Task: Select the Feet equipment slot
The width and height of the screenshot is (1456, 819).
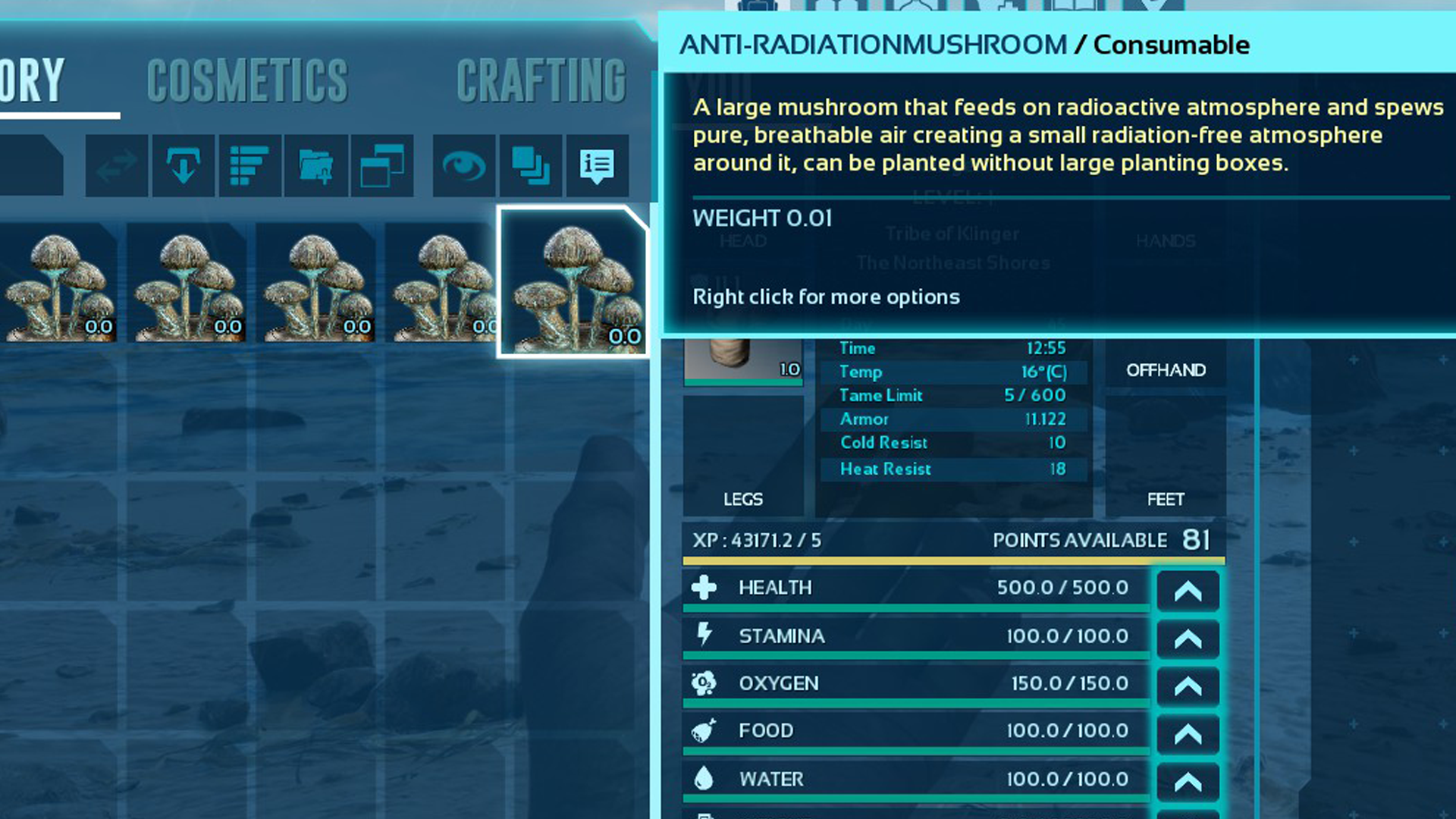Action: [1166, 455]
